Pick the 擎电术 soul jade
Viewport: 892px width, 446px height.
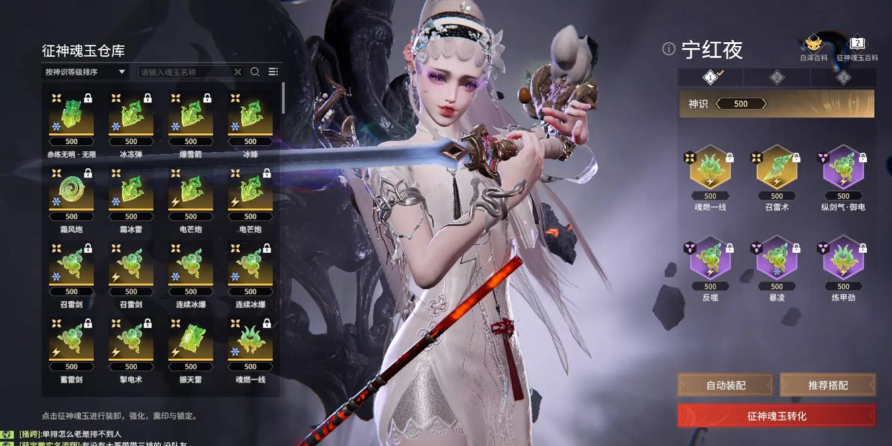click(131, 342)
